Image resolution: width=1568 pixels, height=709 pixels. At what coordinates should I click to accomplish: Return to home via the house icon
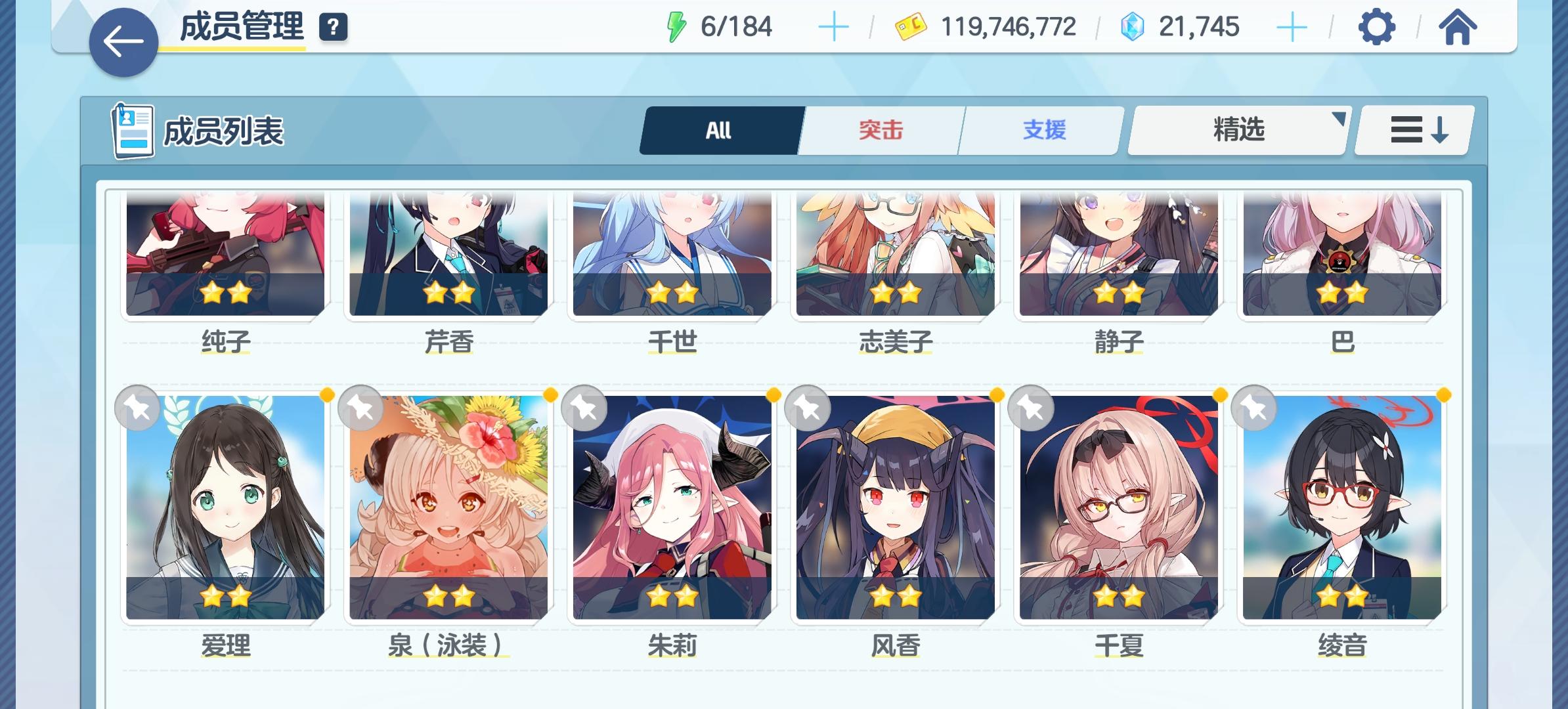1457,27
